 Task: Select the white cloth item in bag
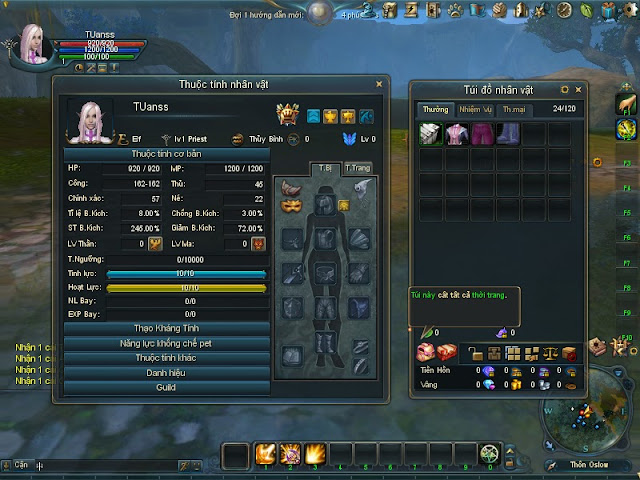(431, 134)
